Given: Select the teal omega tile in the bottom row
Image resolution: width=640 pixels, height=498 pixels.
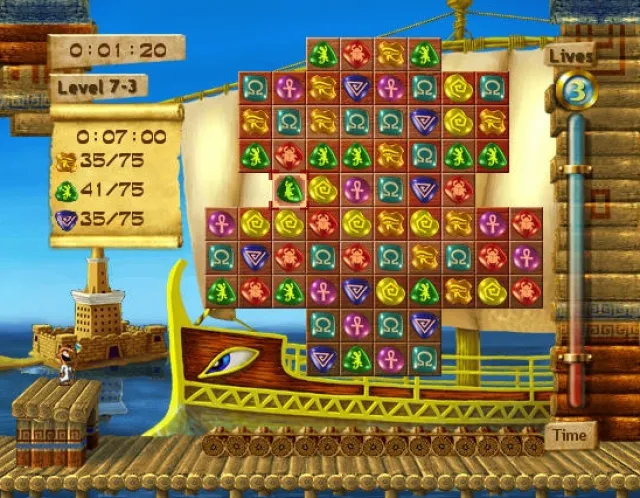Looking at the screenshot, I should tap(424, 358).
